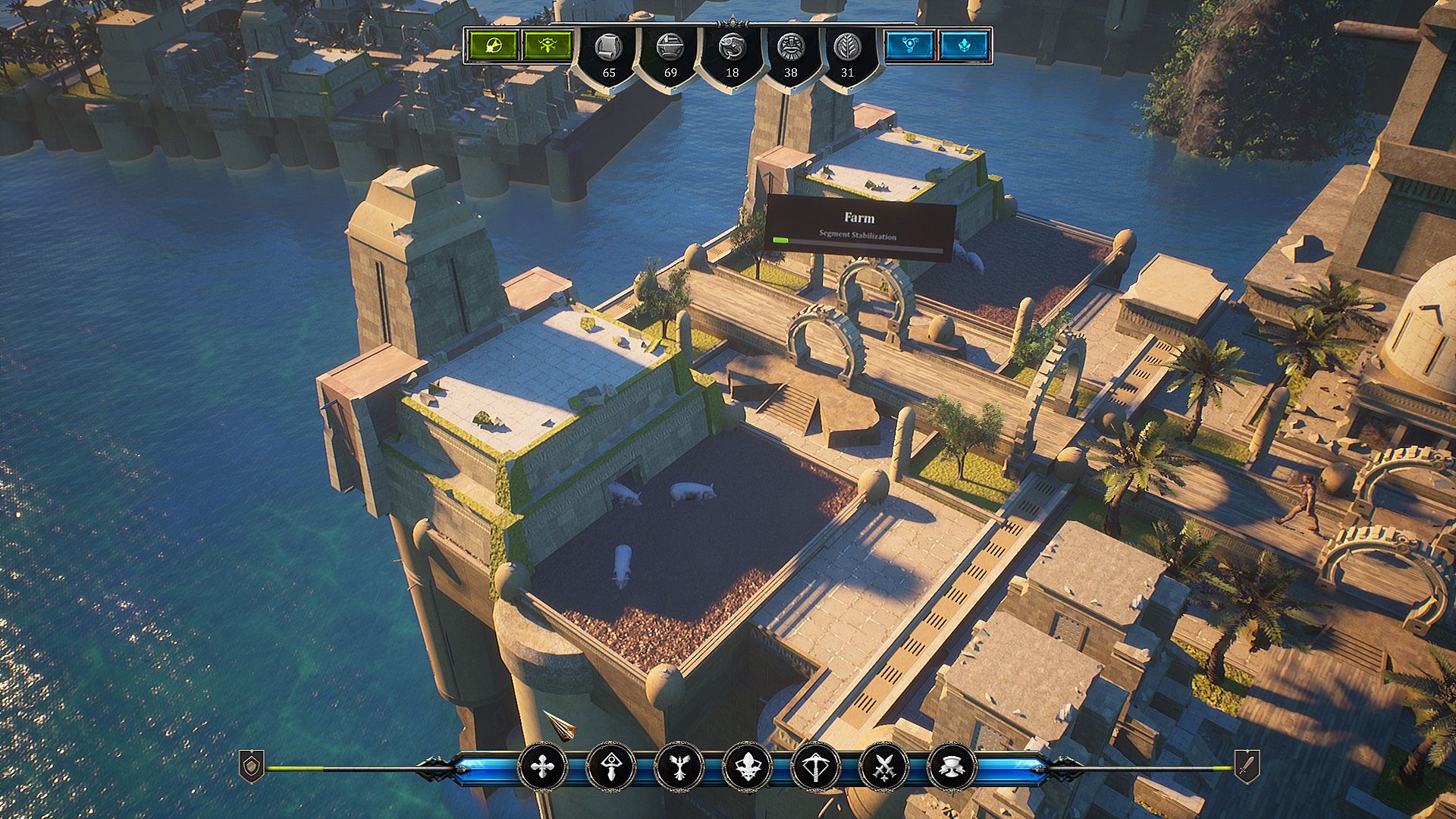
Task: Select the winged figure emblem
Action: click(679, 767)
